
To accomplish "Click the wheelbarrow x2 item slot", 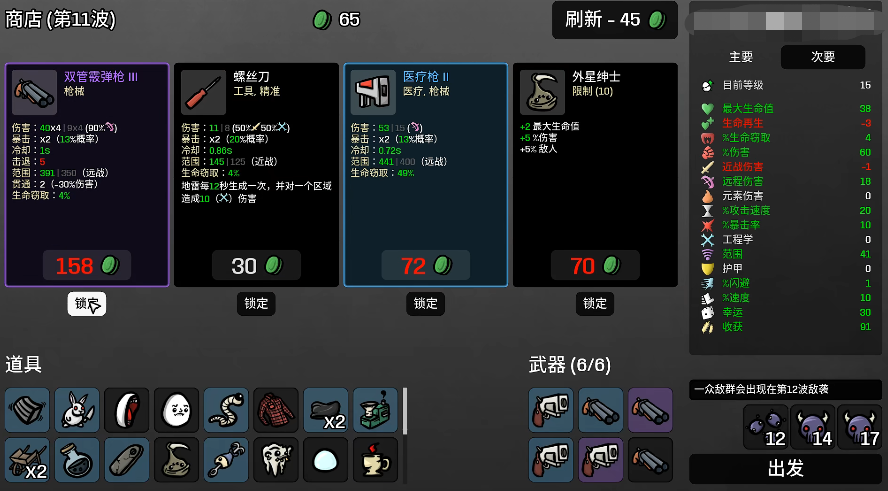I will tap(27, 460).
